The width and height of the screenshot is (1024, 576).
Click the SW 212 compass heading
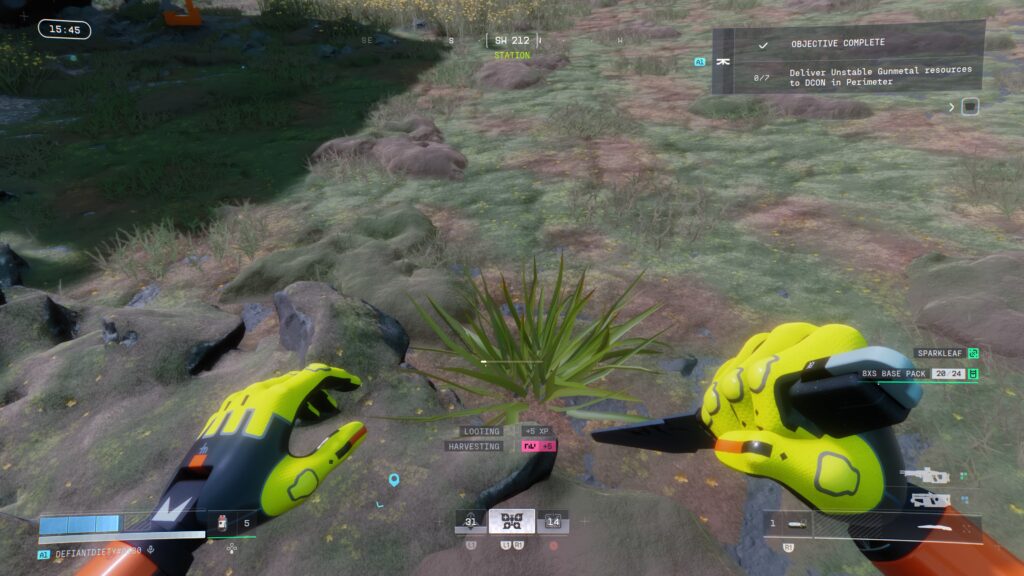[511, 41]
